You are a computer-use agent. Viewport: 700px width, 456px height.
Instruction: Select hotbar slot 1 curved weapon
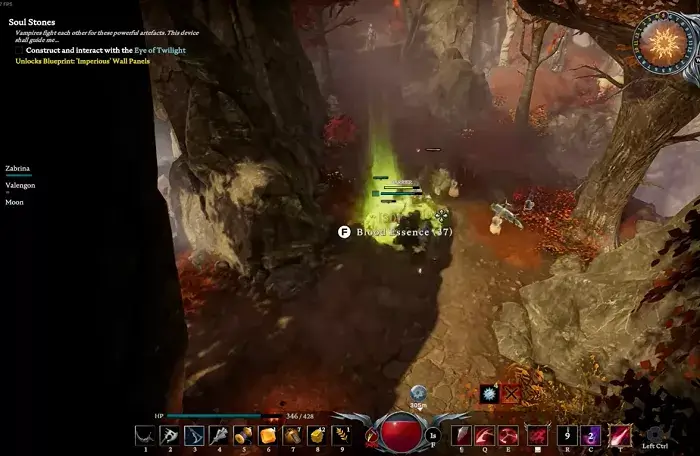tap(145, 435)
